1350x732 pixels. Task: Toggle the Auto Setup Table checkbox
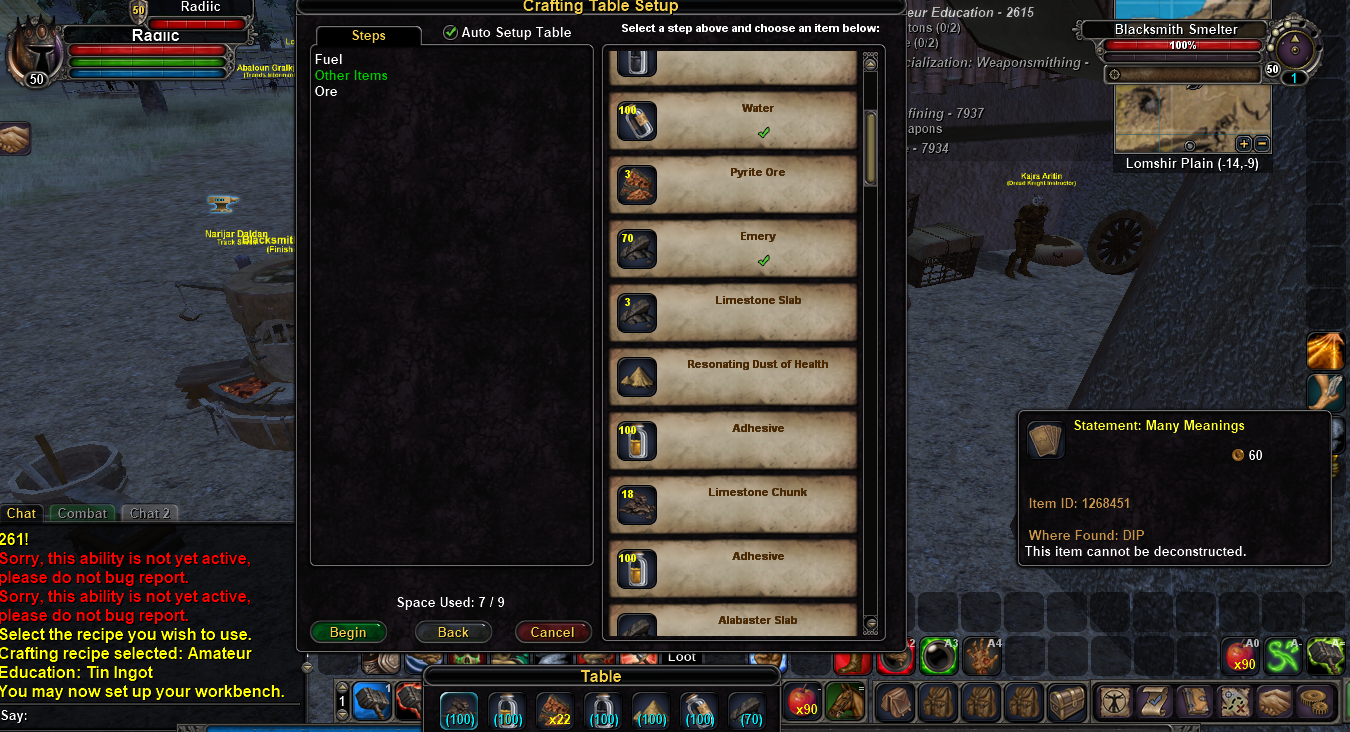[x=450, y=33]
